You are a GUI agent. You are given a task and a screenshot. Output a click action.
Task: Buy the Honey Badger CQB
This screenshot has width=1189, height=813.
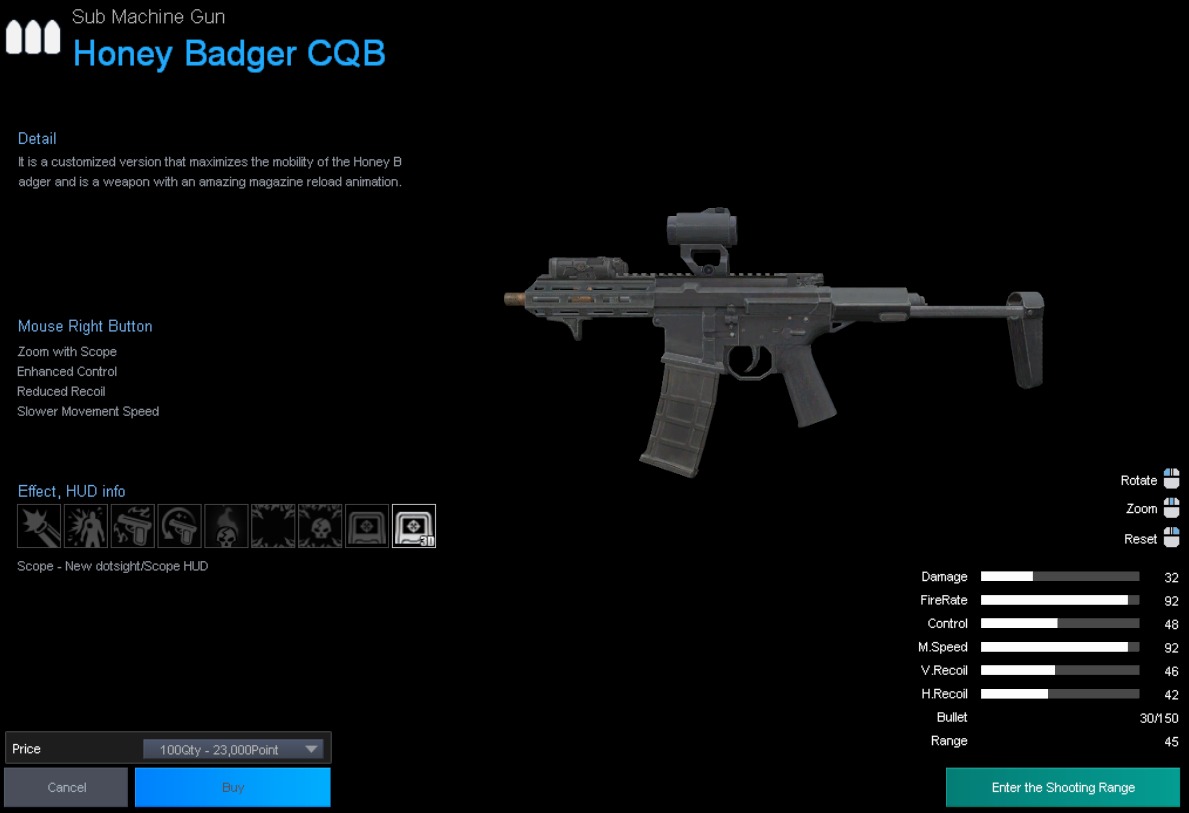click(233, 787)
